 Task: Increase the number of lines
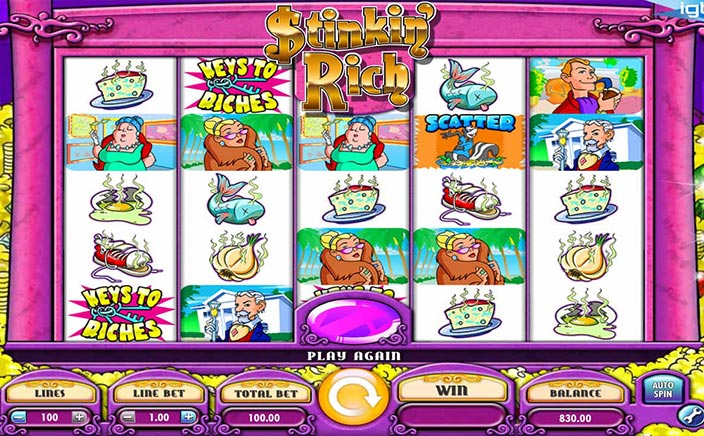[80, 415]
